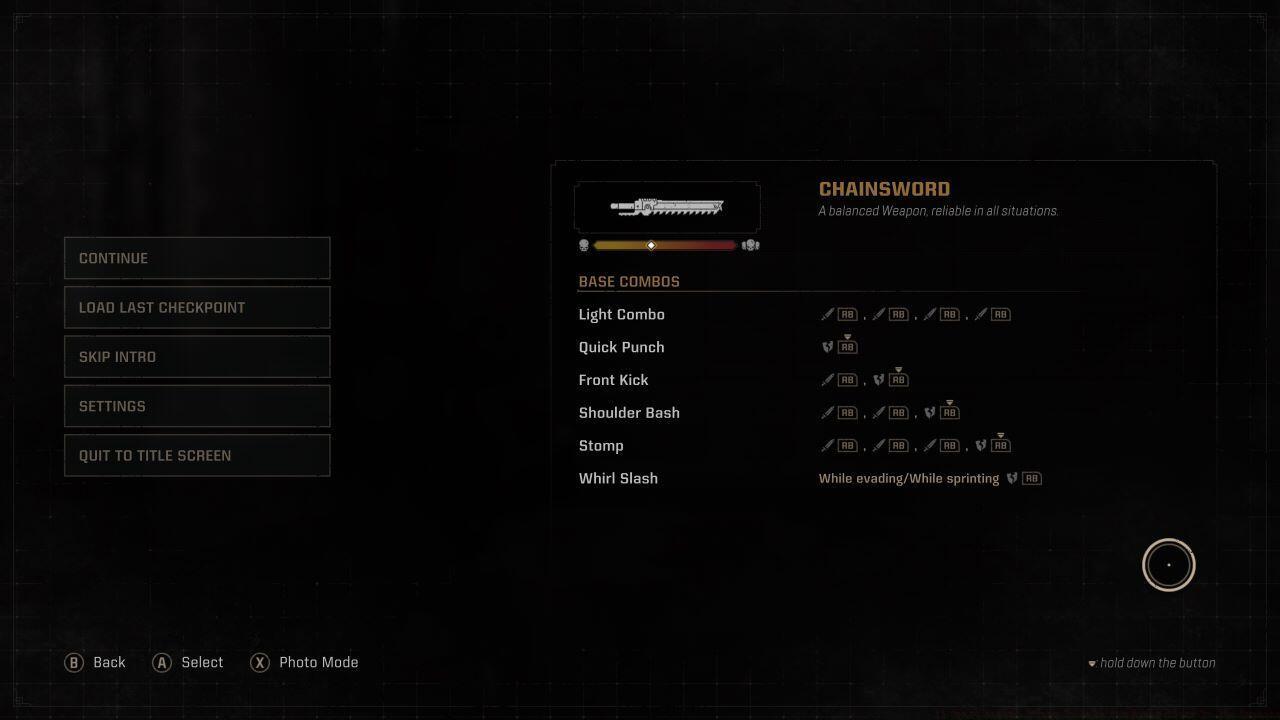
Task: Click the BASE COMBOS section header
Action: 629,281
